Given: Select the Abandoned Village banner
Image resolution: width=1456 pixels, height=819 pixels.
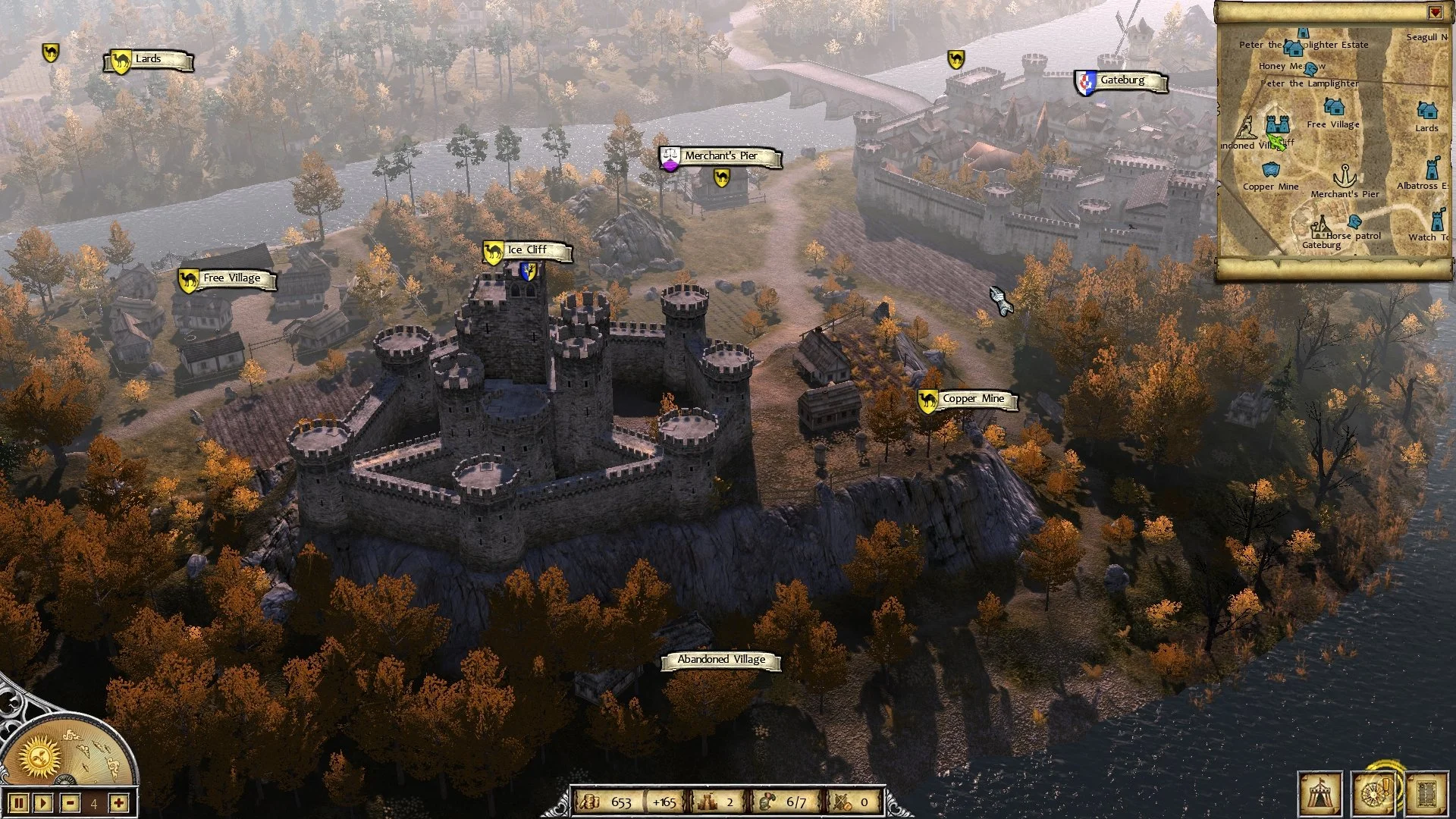Looking at the screenshot, I should [719, 659].
